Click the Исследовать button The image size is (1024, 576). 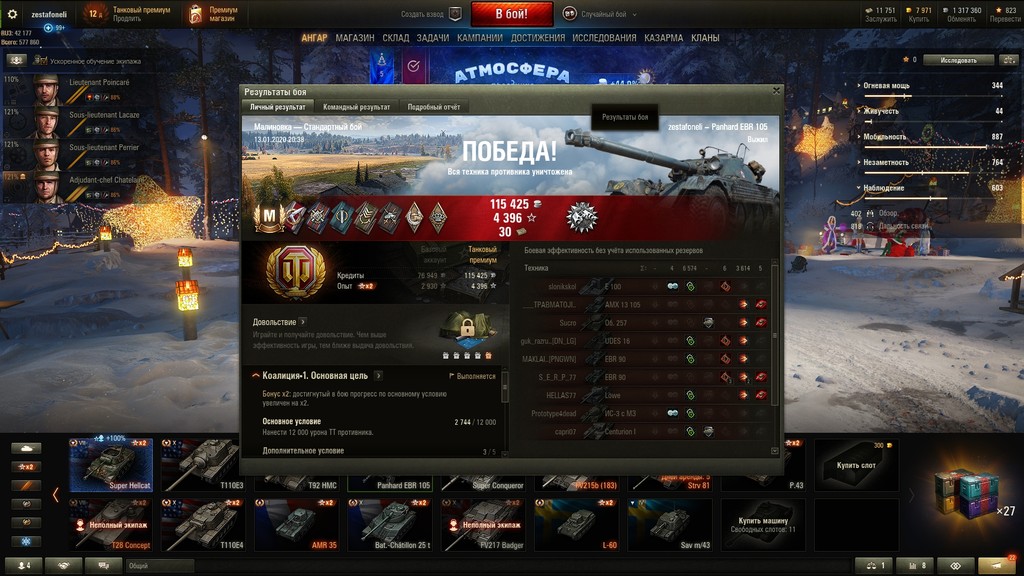coord(959,60)
